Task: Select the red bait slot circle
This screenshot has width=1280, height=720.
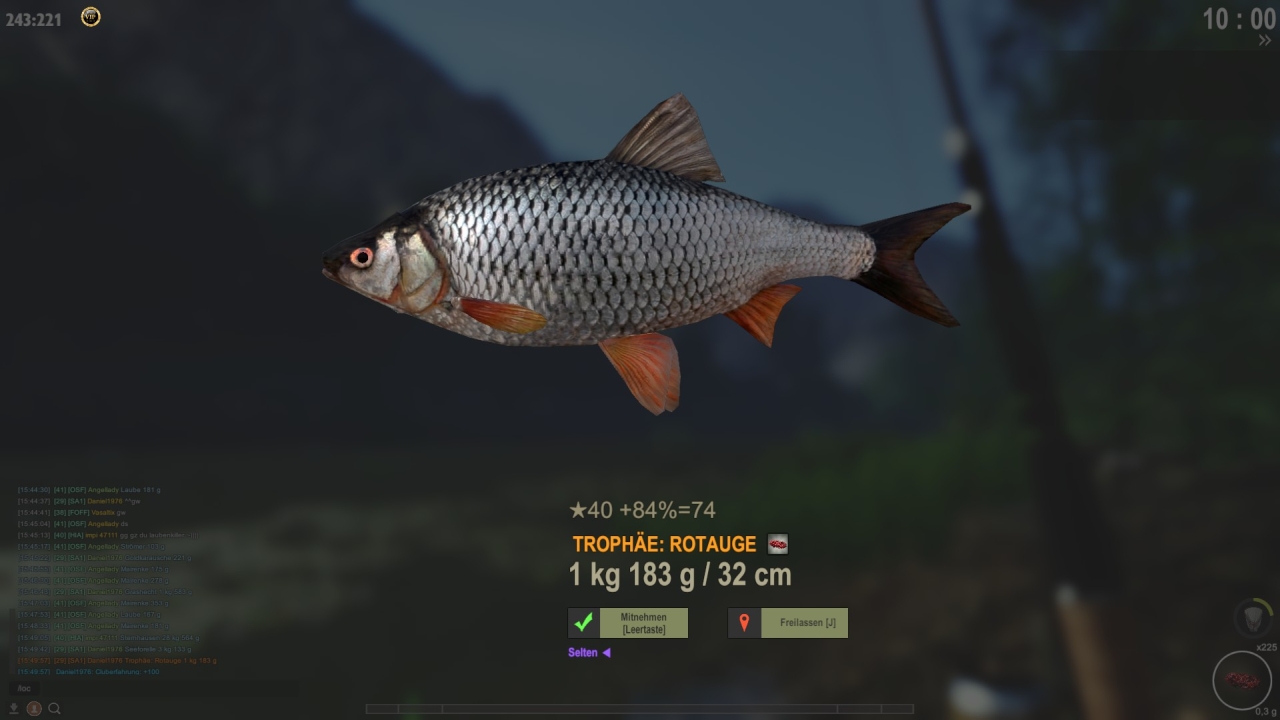Action: [1241, 680]
